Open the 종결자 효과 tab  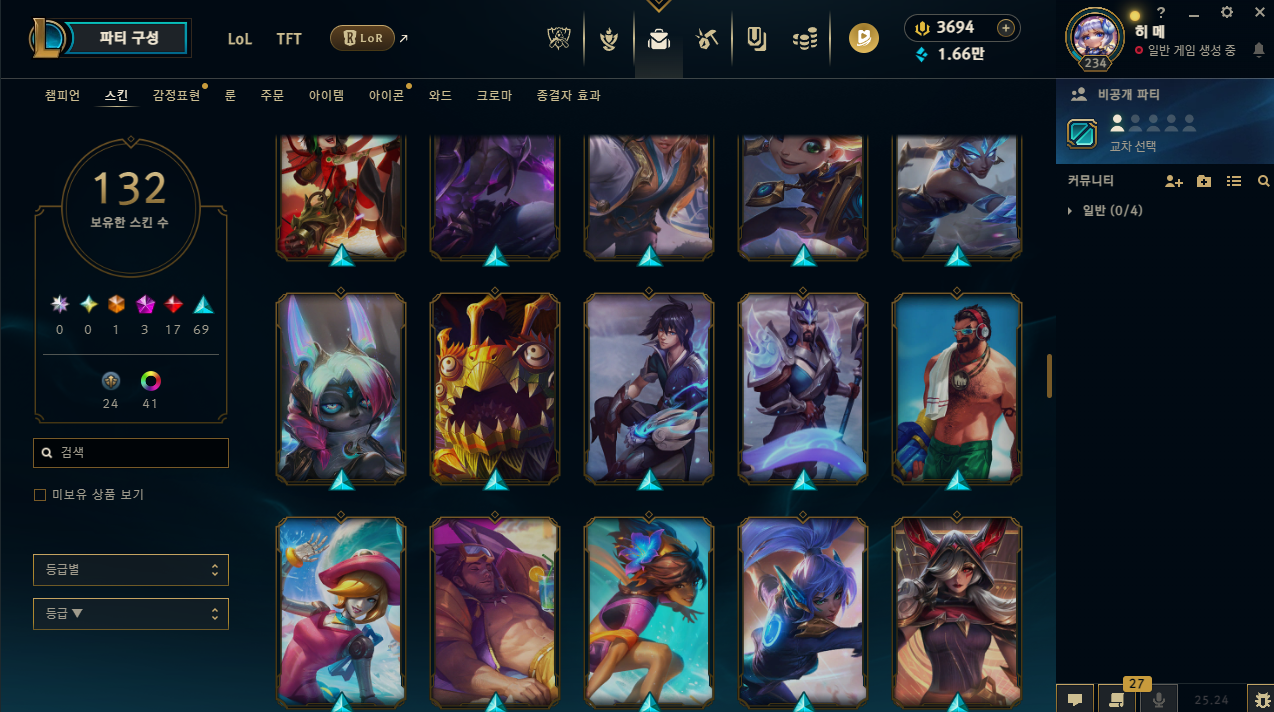coord(568,96)
